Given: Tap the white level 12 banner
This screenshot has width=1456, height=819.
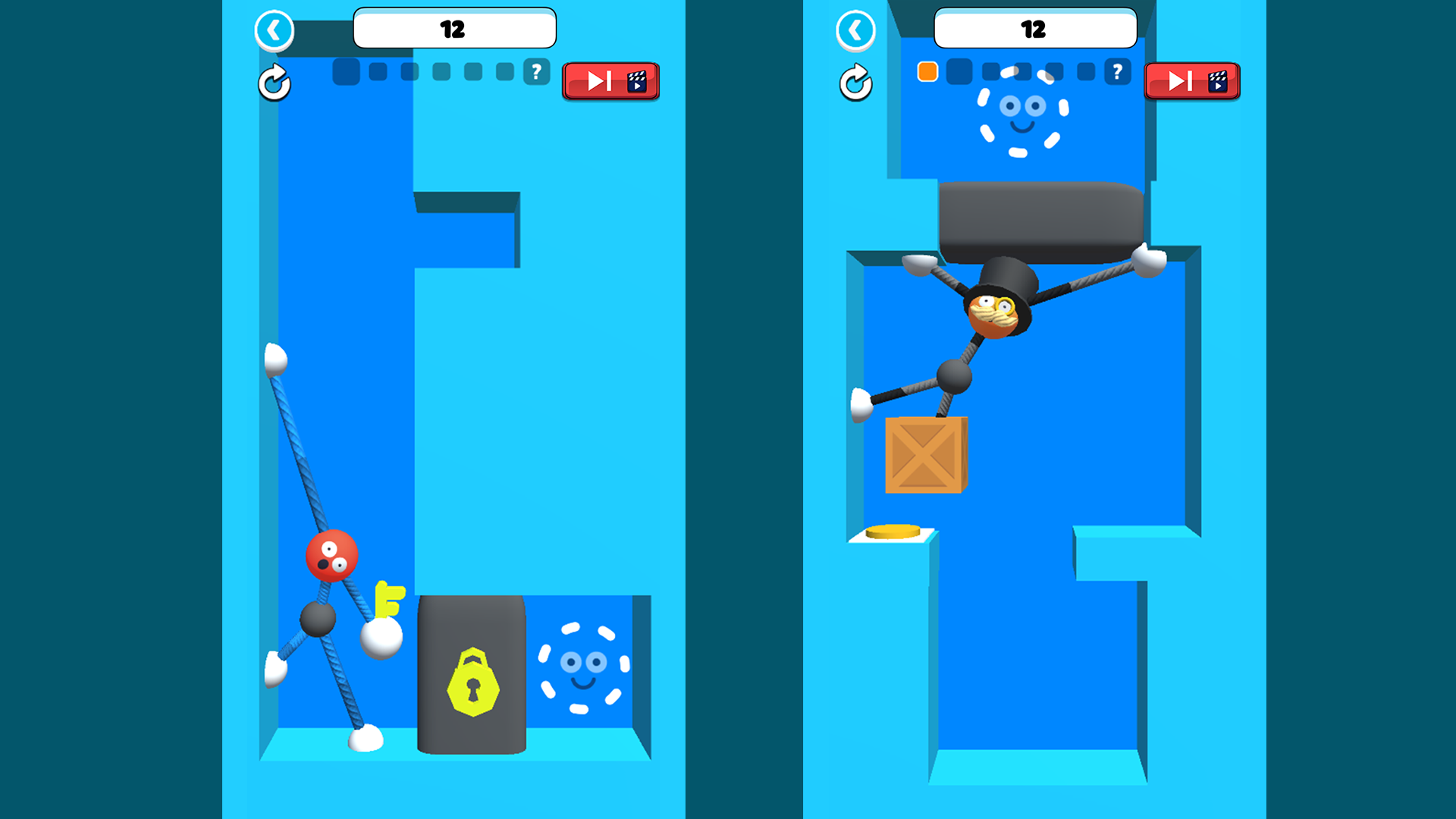Looking at the screenshot, I should pyautogui.click(x=454, y=28).
